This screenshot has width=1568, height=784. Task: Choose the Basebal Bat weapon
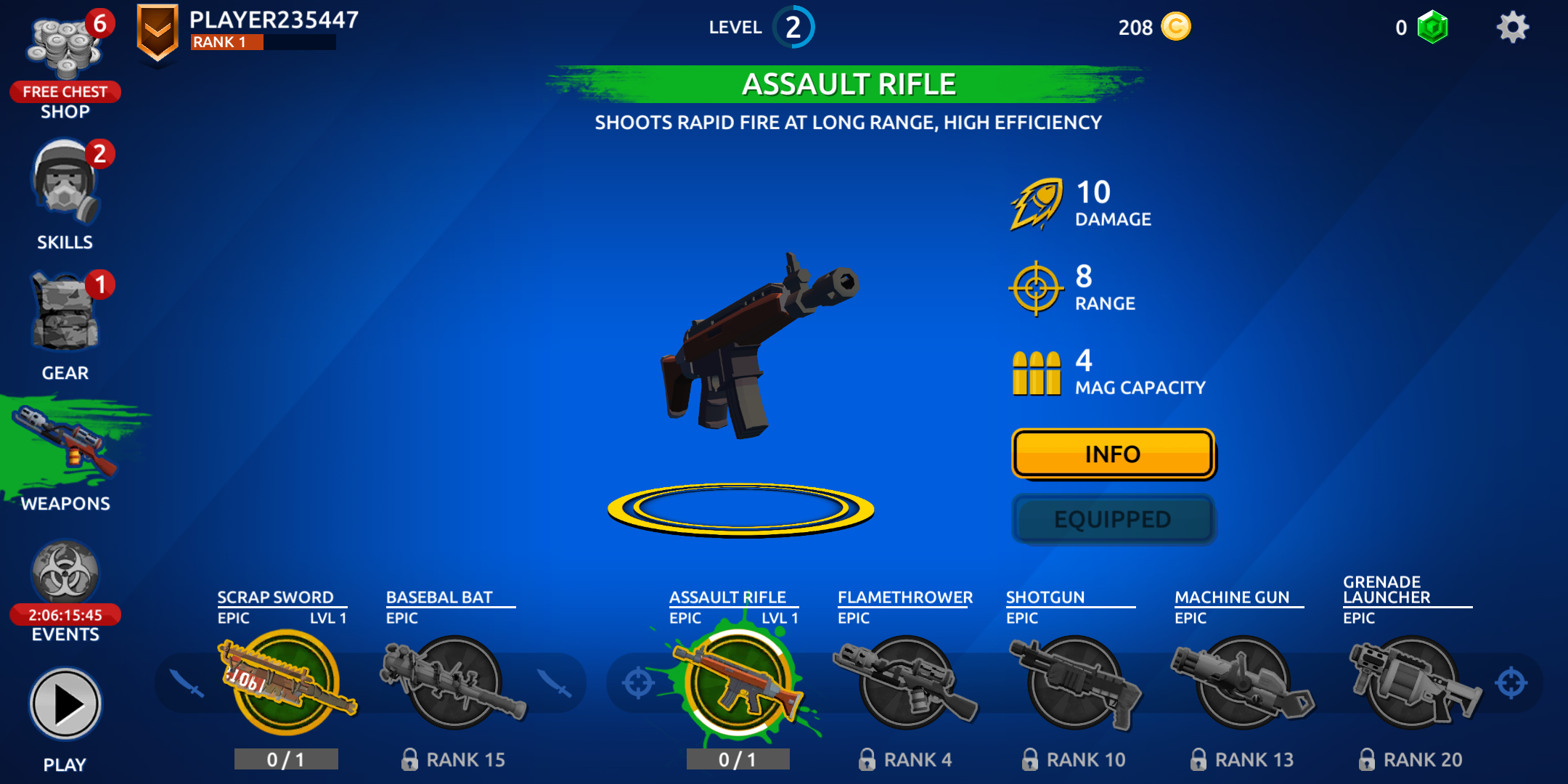(x=454, y=682)
